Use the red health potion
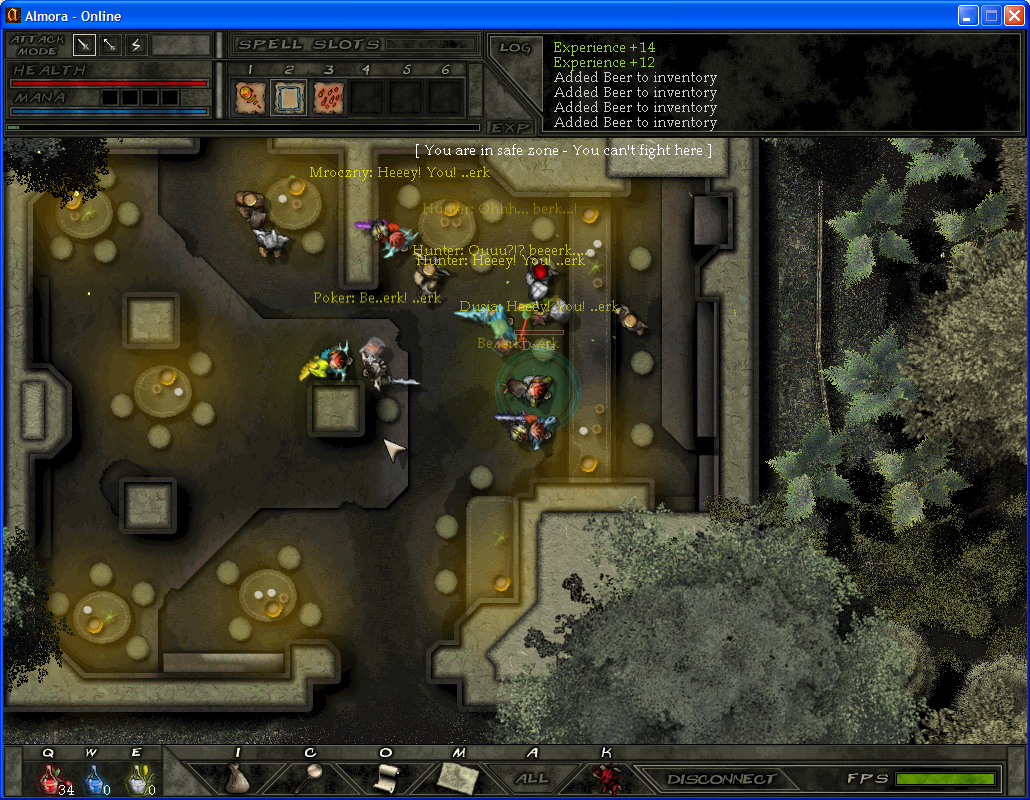 [52, 778]
